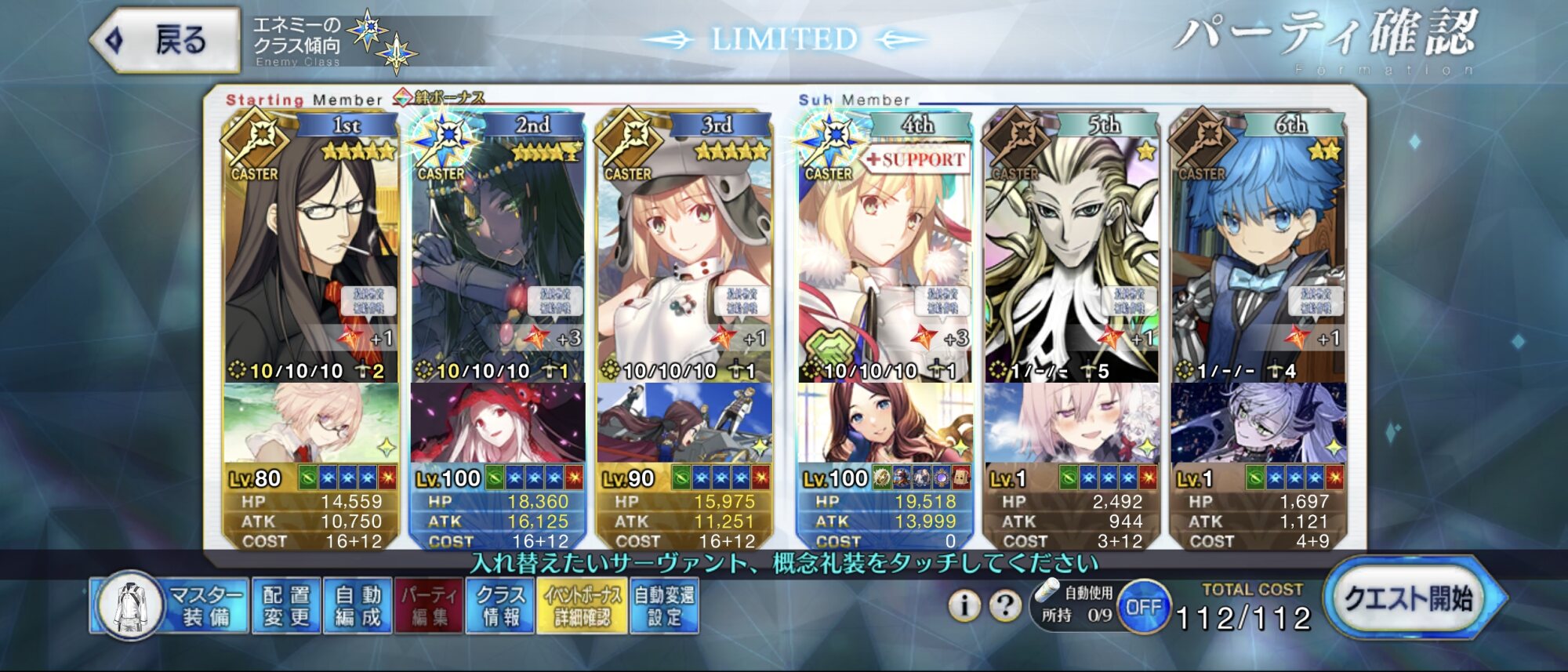Open 配置変更 to rearrange party
This screenshot has height=672, width=1568.
(x=286, y=605)
